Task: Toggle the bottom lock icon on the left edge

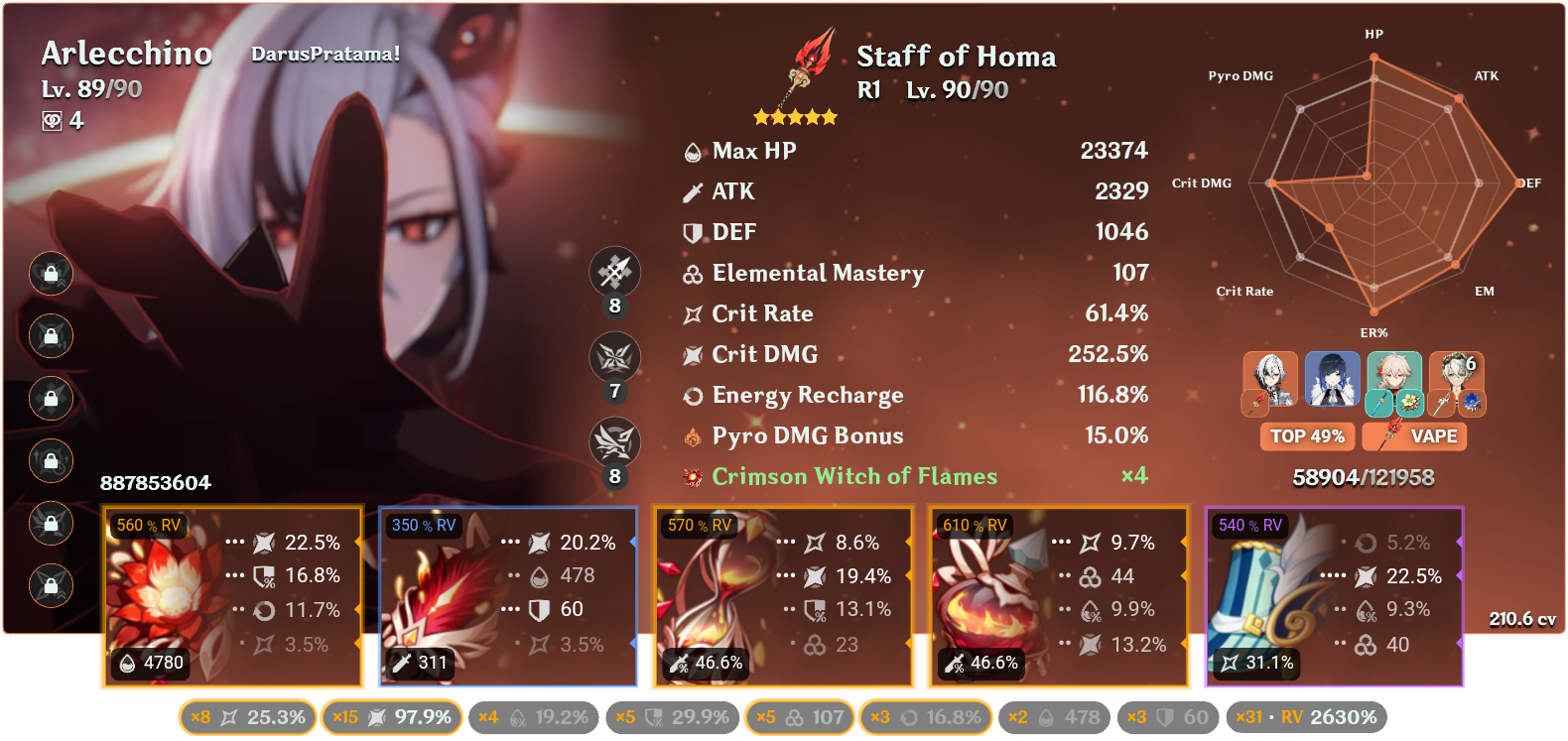Action: pos(51,587)
